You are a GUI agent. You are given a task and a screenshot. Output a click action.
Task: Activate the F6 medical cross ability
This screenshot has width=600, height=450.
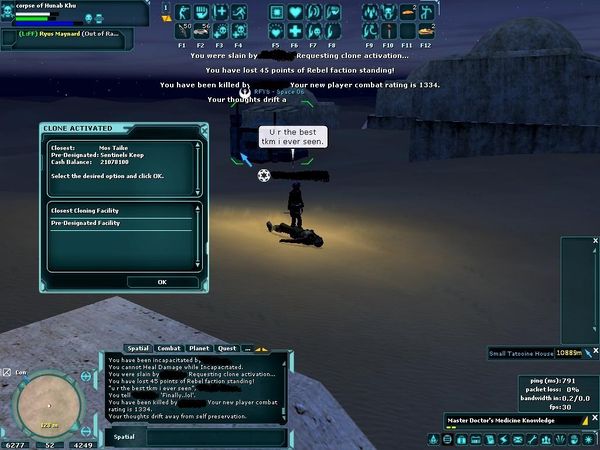pos(296,31)
